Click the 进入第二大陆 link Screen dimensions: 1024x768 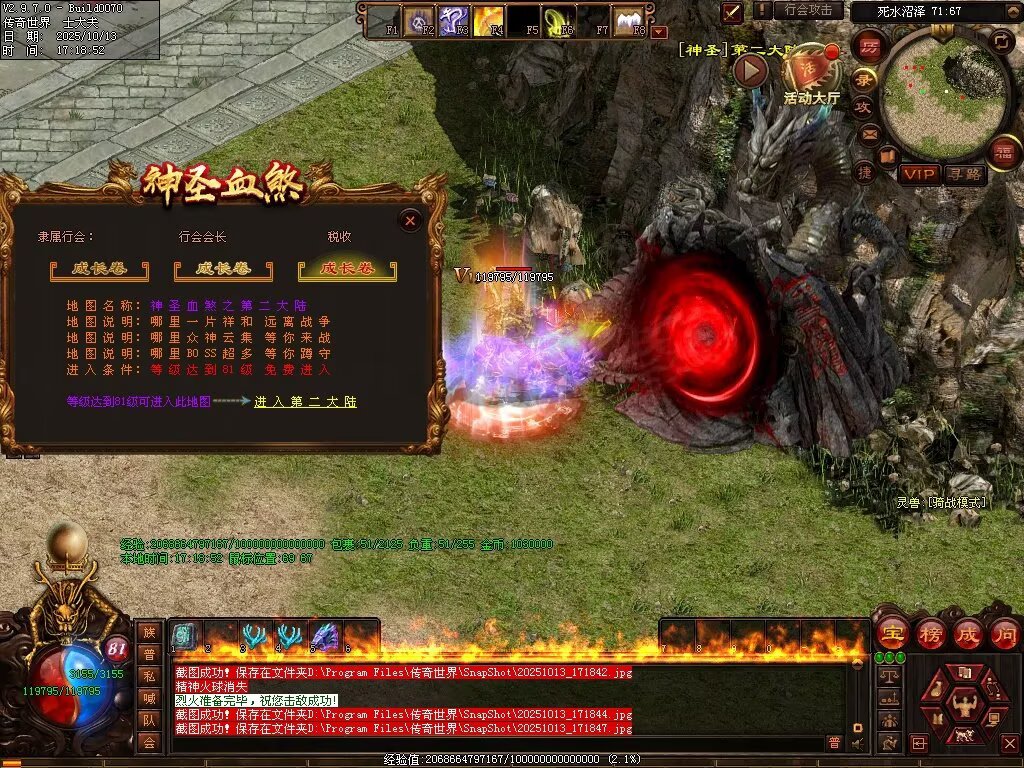click(305, 402)
